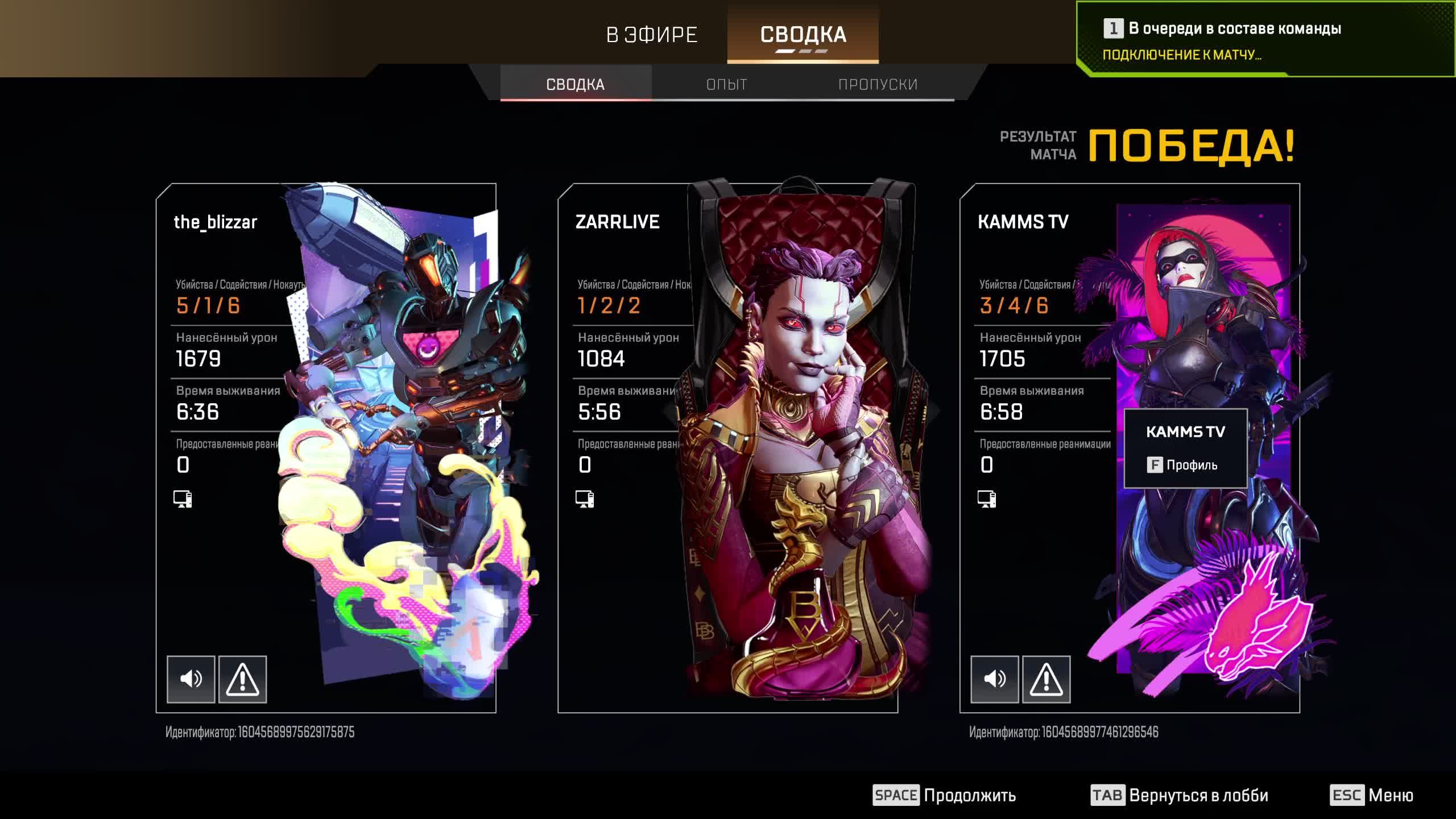Switch to the В ЭФИРЕ tab
Image resolution: width=1456 pixels, height=819 pixels.
point(651,34)
